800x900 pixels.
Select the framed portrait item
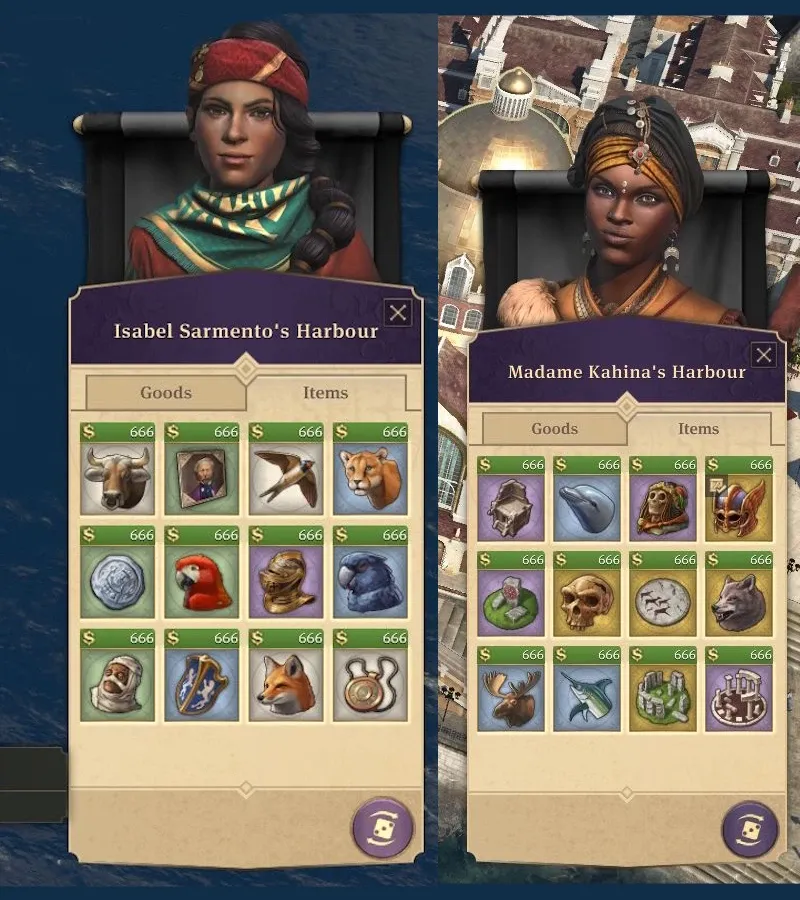(x=202, y=478)
